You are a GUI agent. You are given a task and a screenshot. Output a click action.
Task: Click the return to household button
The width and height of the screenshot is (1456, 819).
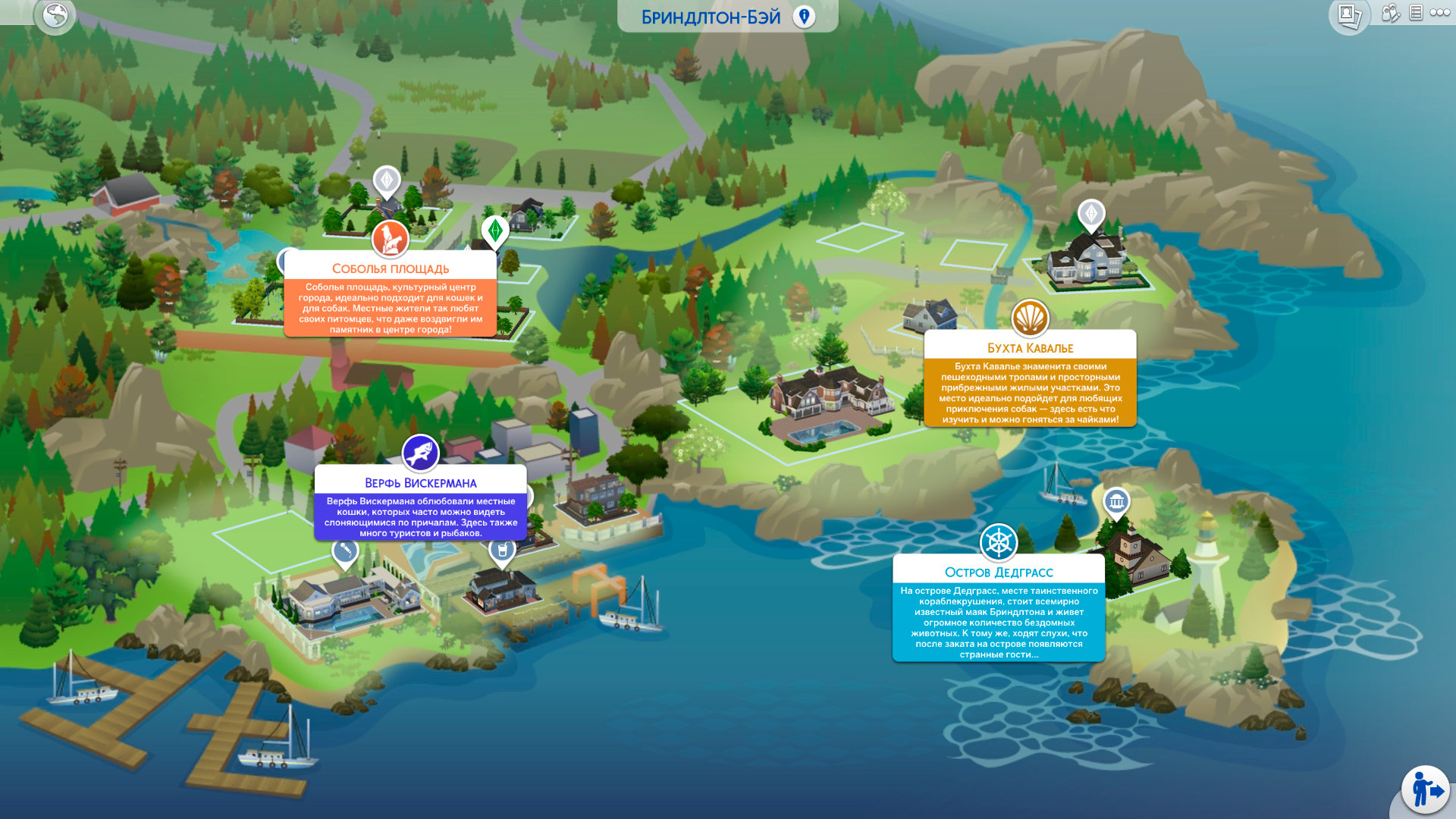[x=1426, y=790]
